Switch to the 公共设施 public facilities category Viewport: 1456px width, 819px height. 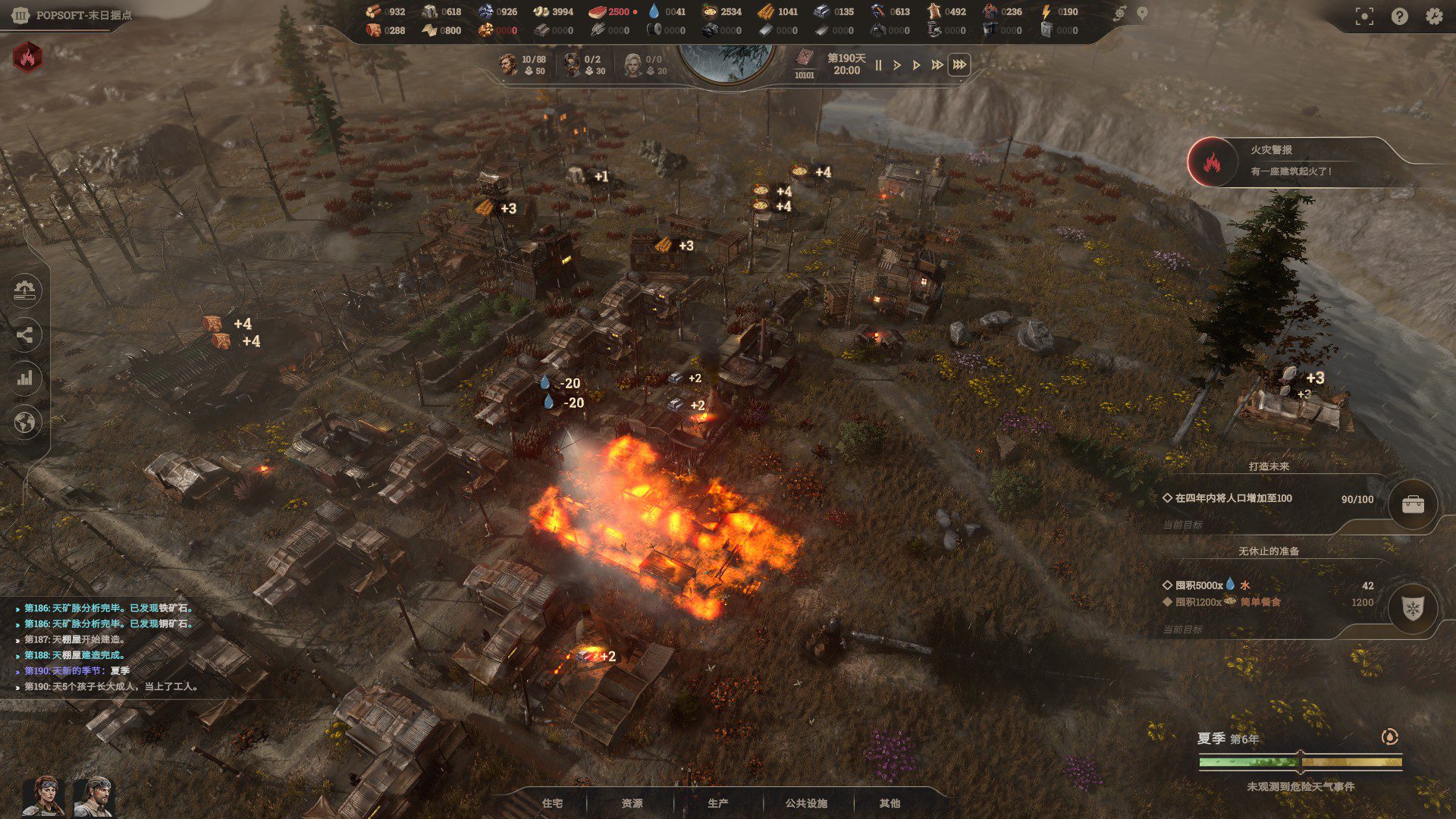click(x=805, y=803)
